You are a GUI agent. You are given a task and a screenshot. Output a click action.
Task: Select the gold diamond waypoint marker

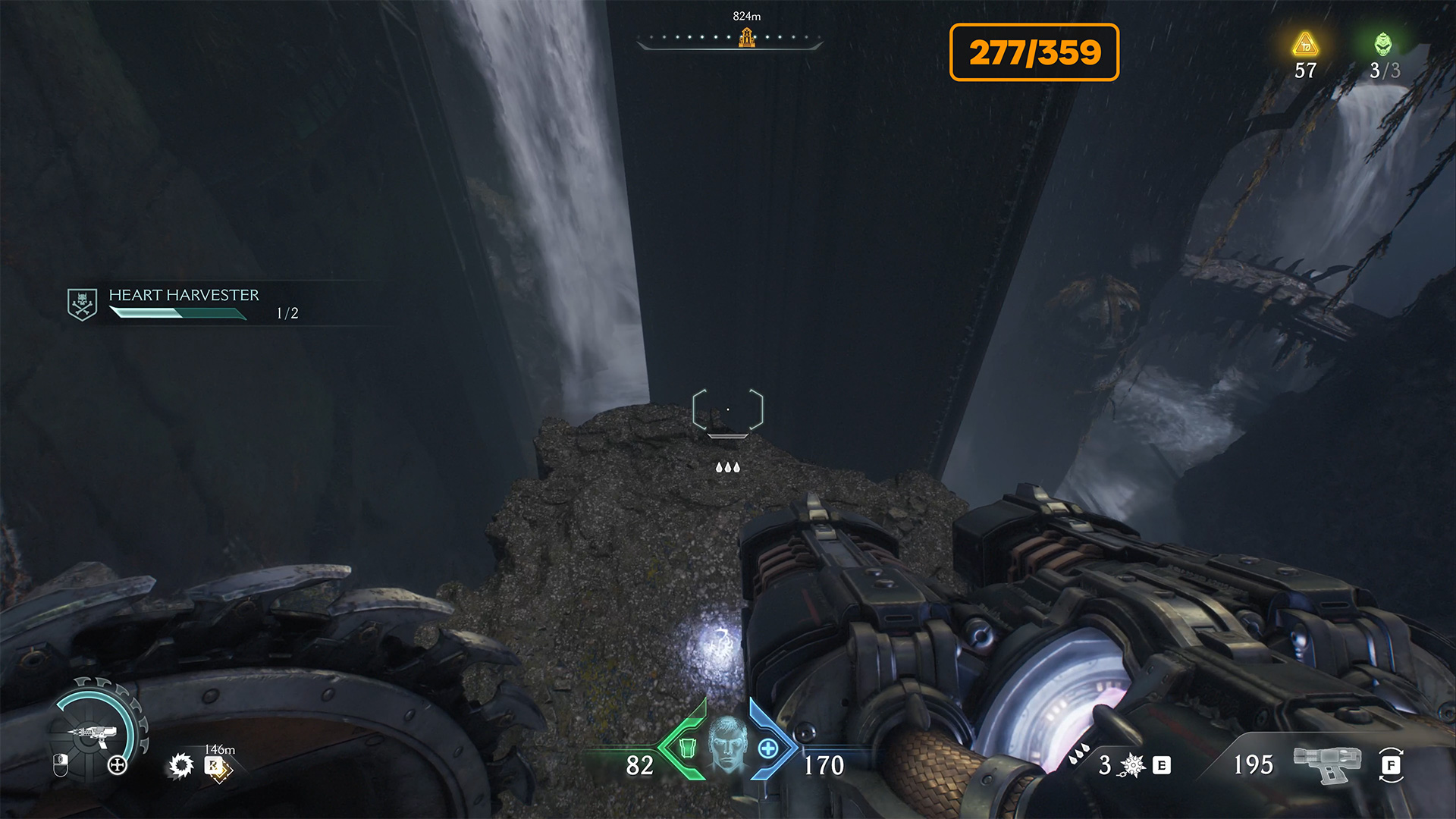point(218,767)
